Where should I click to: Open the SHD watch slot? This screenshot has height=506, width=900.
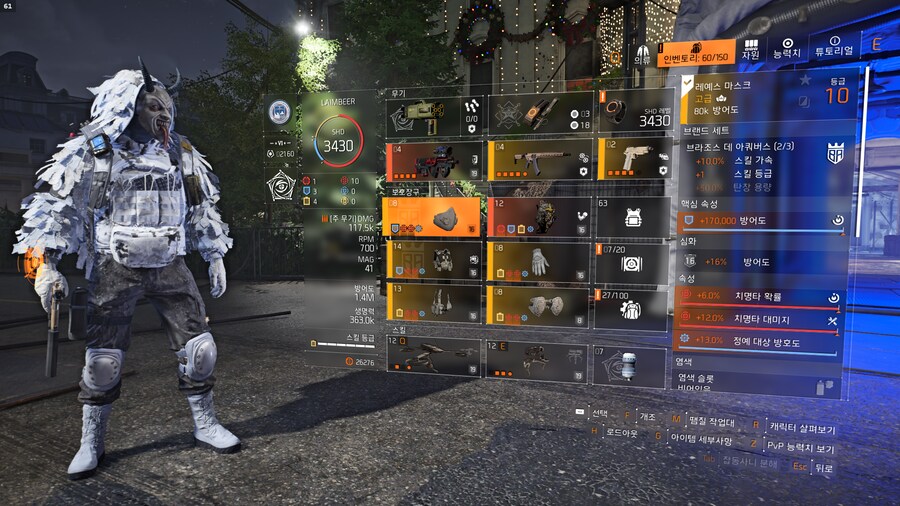(632, 113)
